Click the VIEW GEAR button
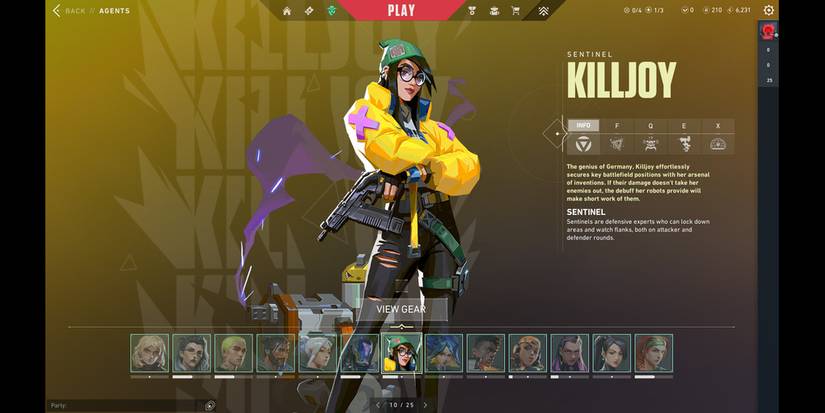825x413 pixels. coord(401,310)
